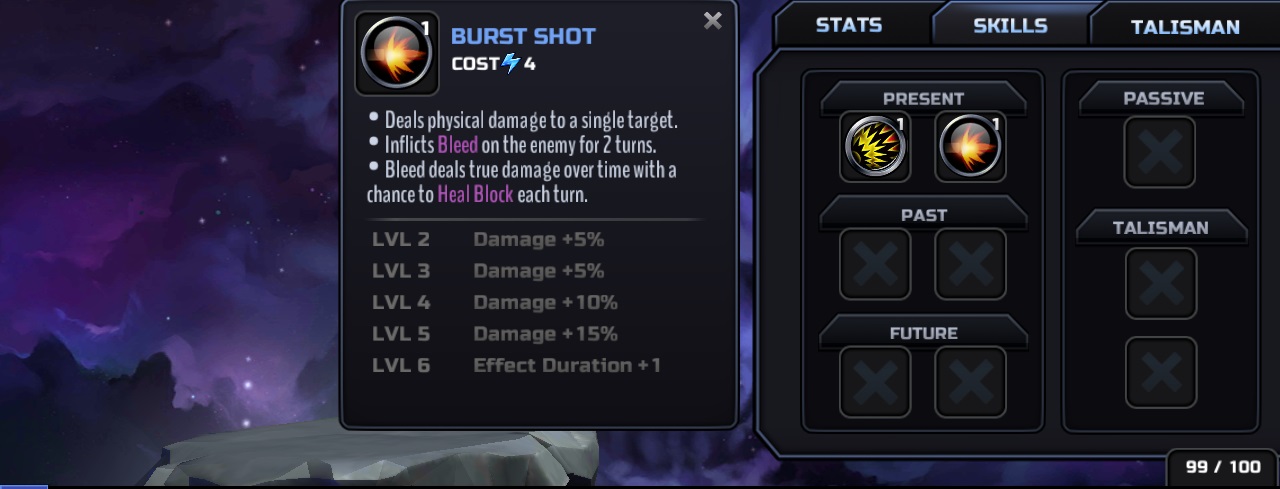
Task: Close the Burst Shot skill popup
Action: pyautogui.click(x=712, y=21)
